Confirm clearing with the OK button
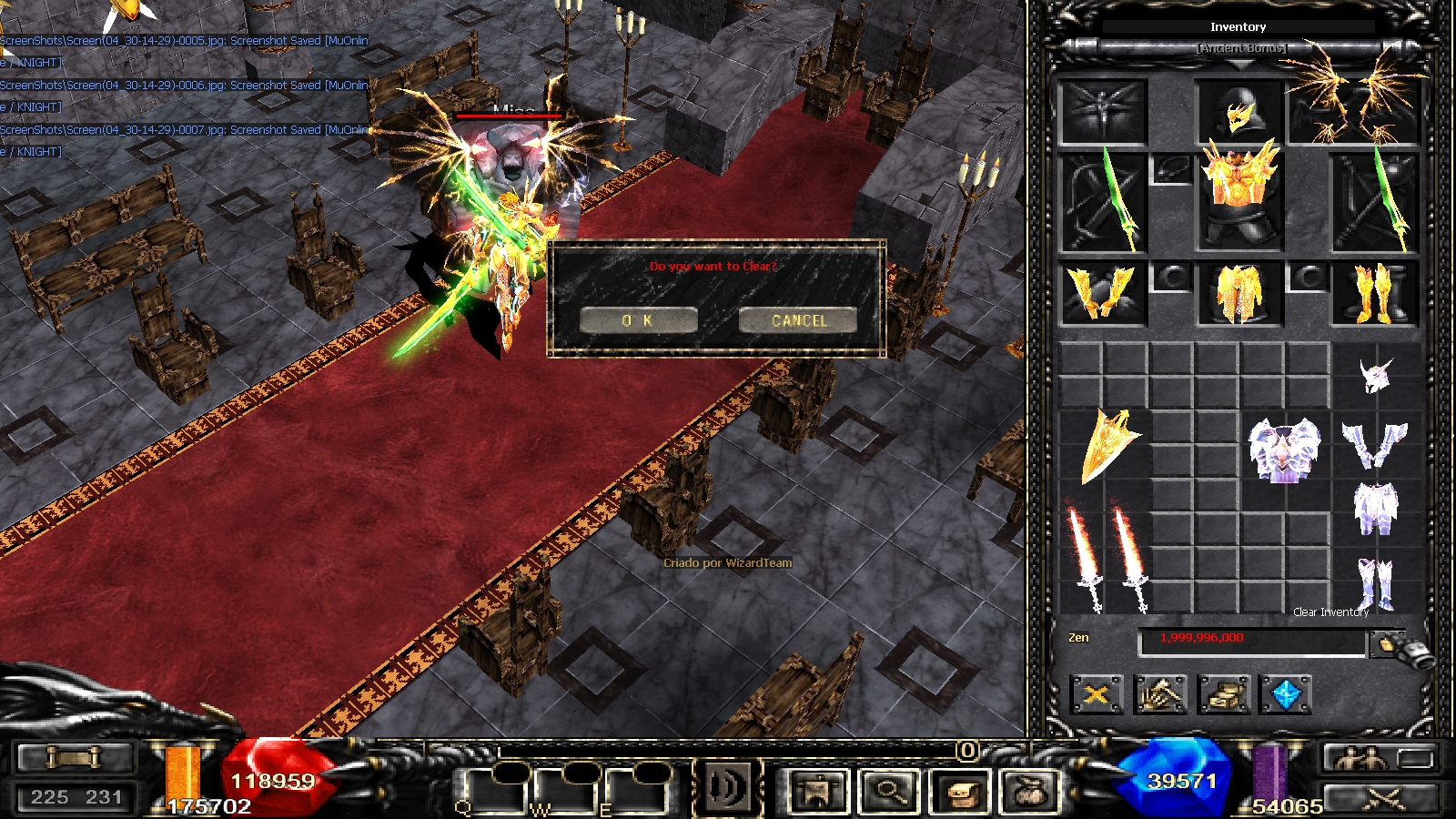This screenshot has height=819, width=1456. [638, 320]
